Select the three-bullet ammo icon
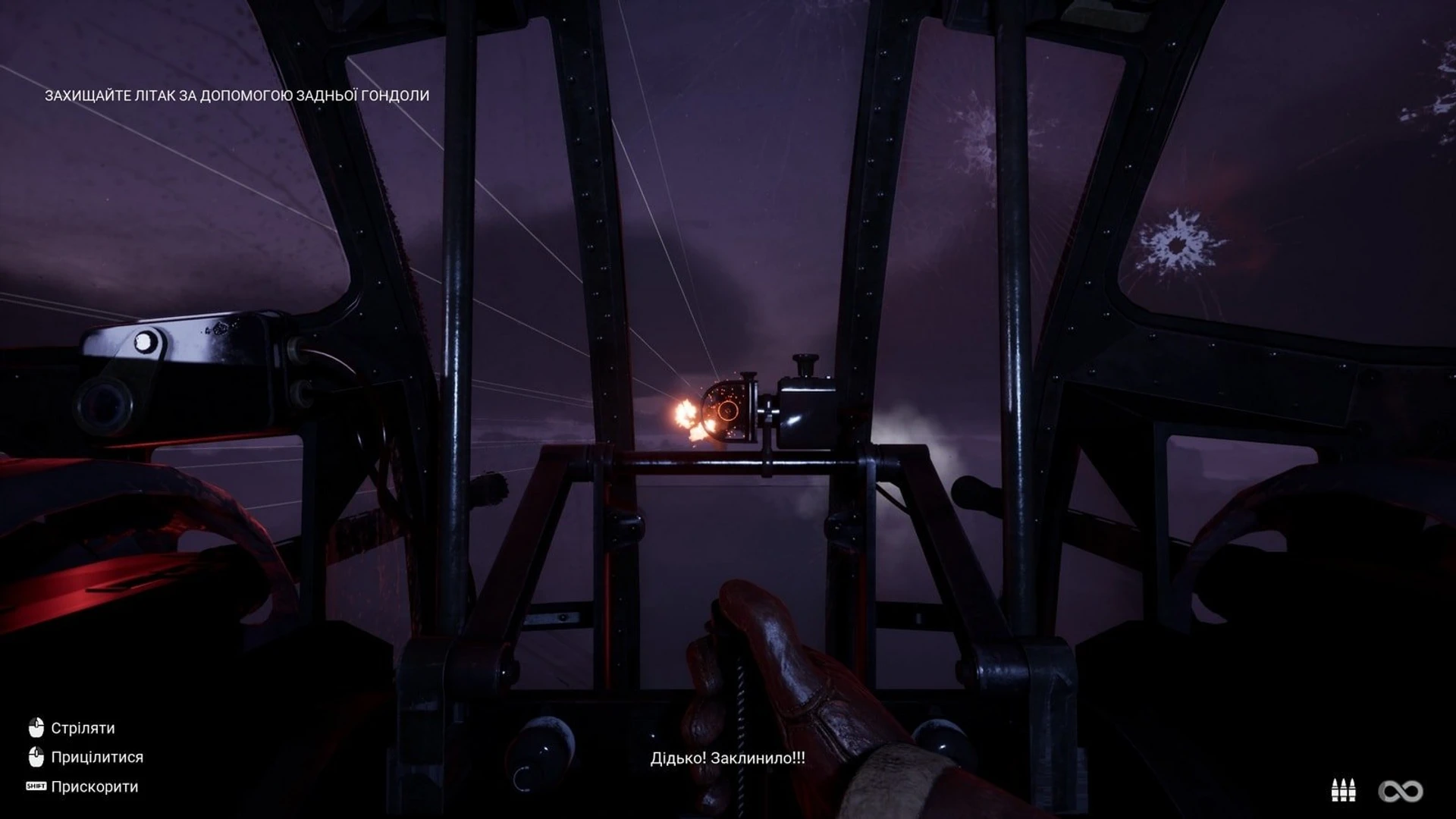The height and width of the screenshot is (819, 1456). [x=1343, y=790]
